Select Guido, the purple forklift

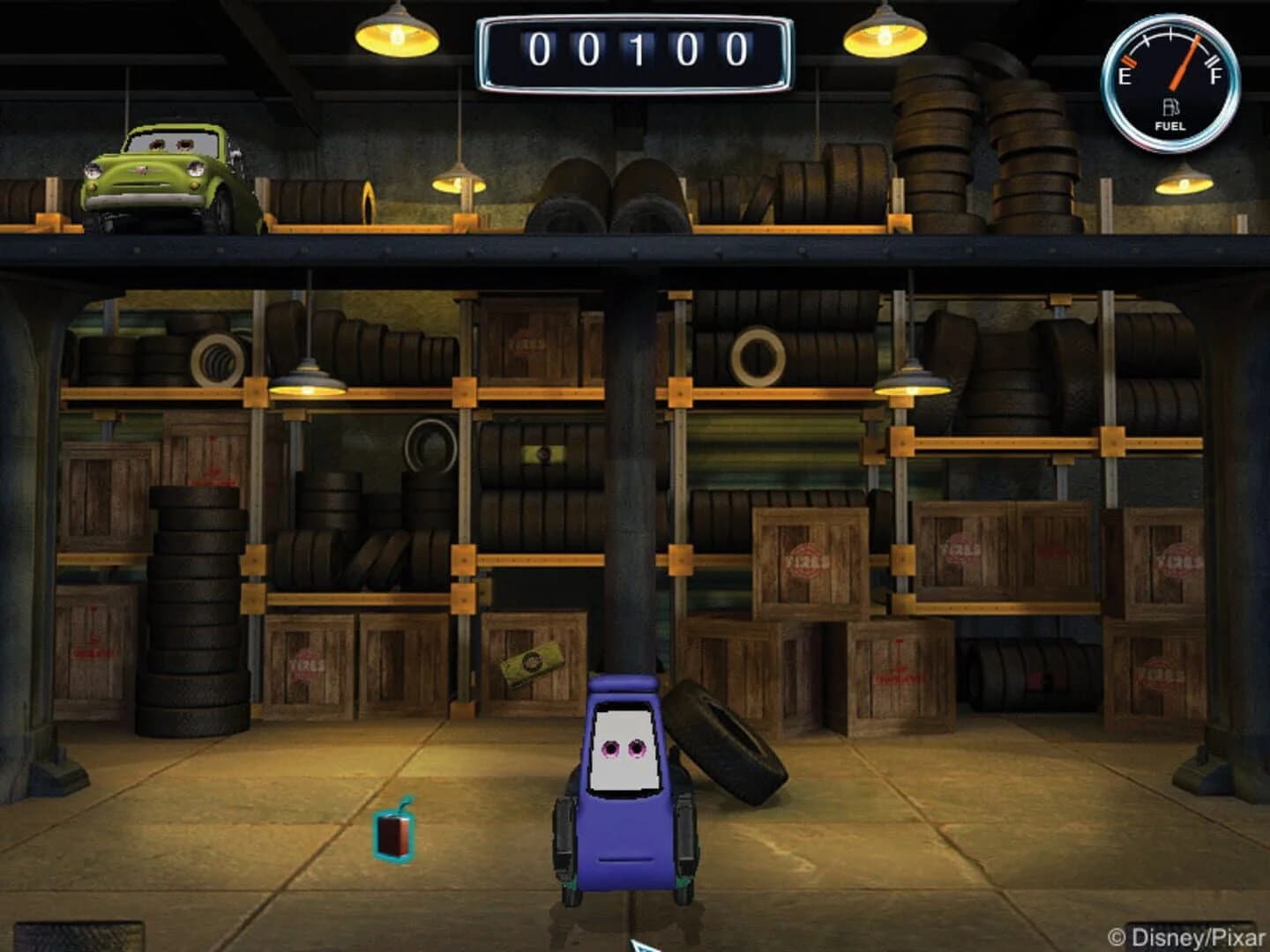tap(626, 793)
